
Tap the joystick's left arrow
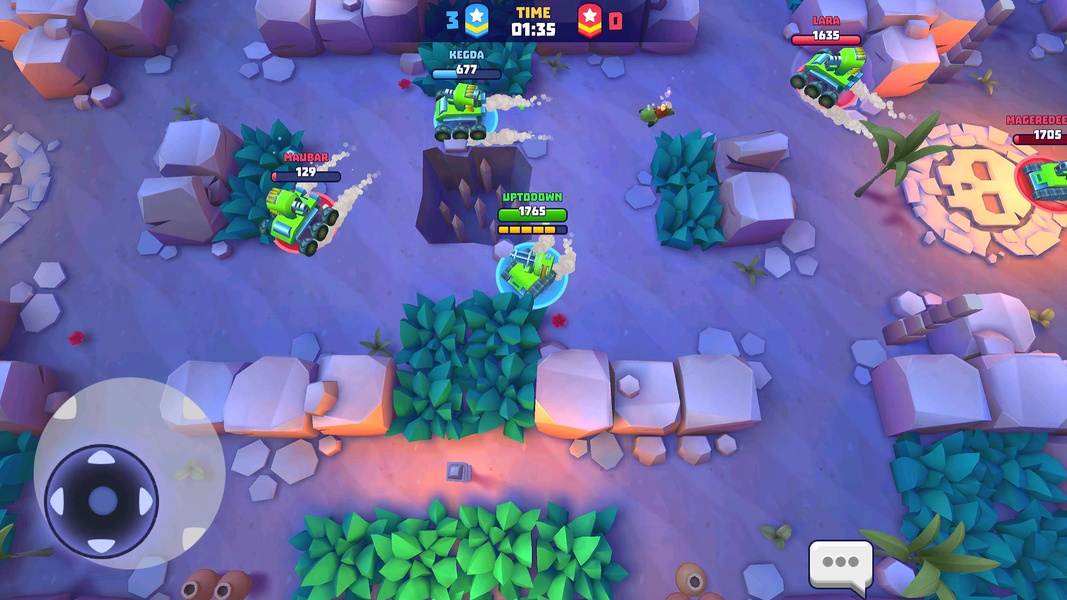click(58, 501)
